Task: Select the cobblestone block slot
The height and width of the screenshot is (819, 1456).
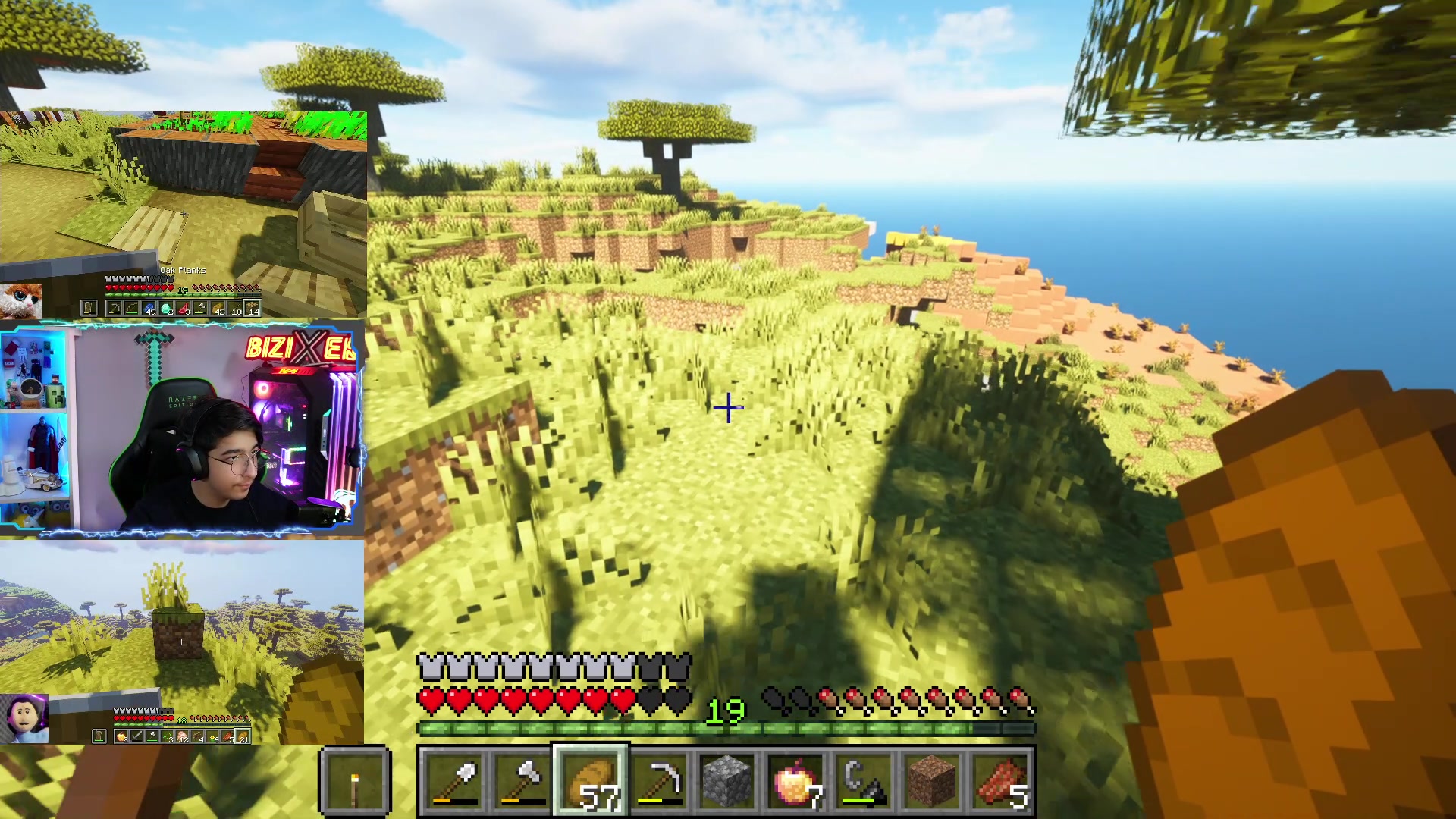Action: (727, 781)
